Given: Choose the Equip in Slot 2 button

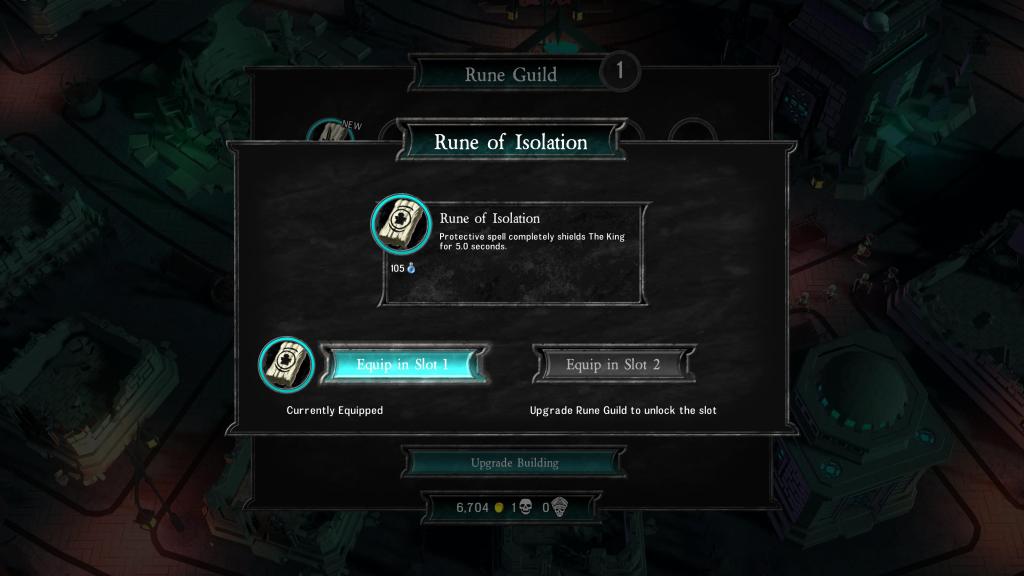Looking at the screenshot, I should click(x=613, y=365).
